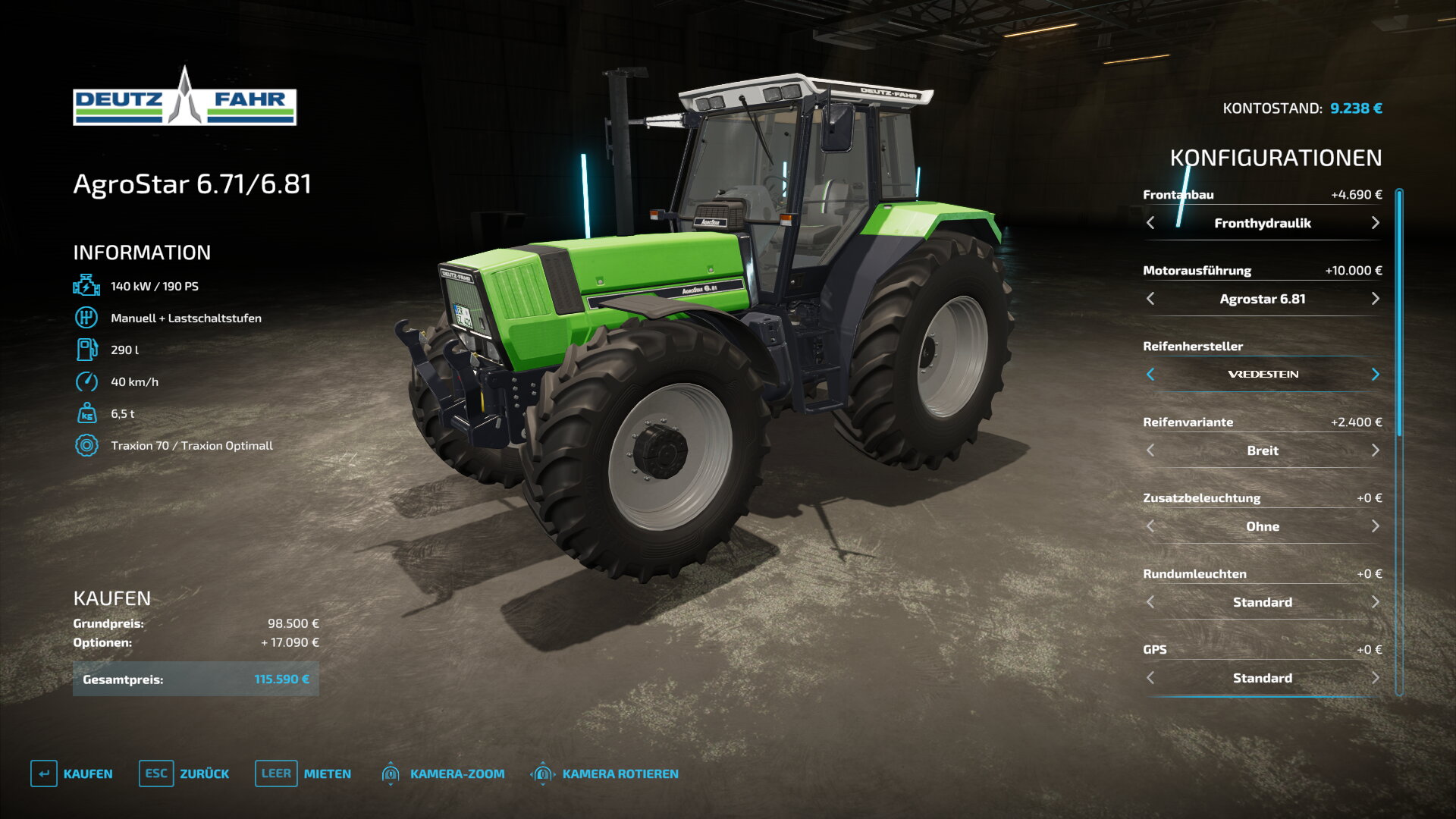Select previous Rundumleuchten beacon option
Screen dimensions: 1456x819
click(1150, 602)
